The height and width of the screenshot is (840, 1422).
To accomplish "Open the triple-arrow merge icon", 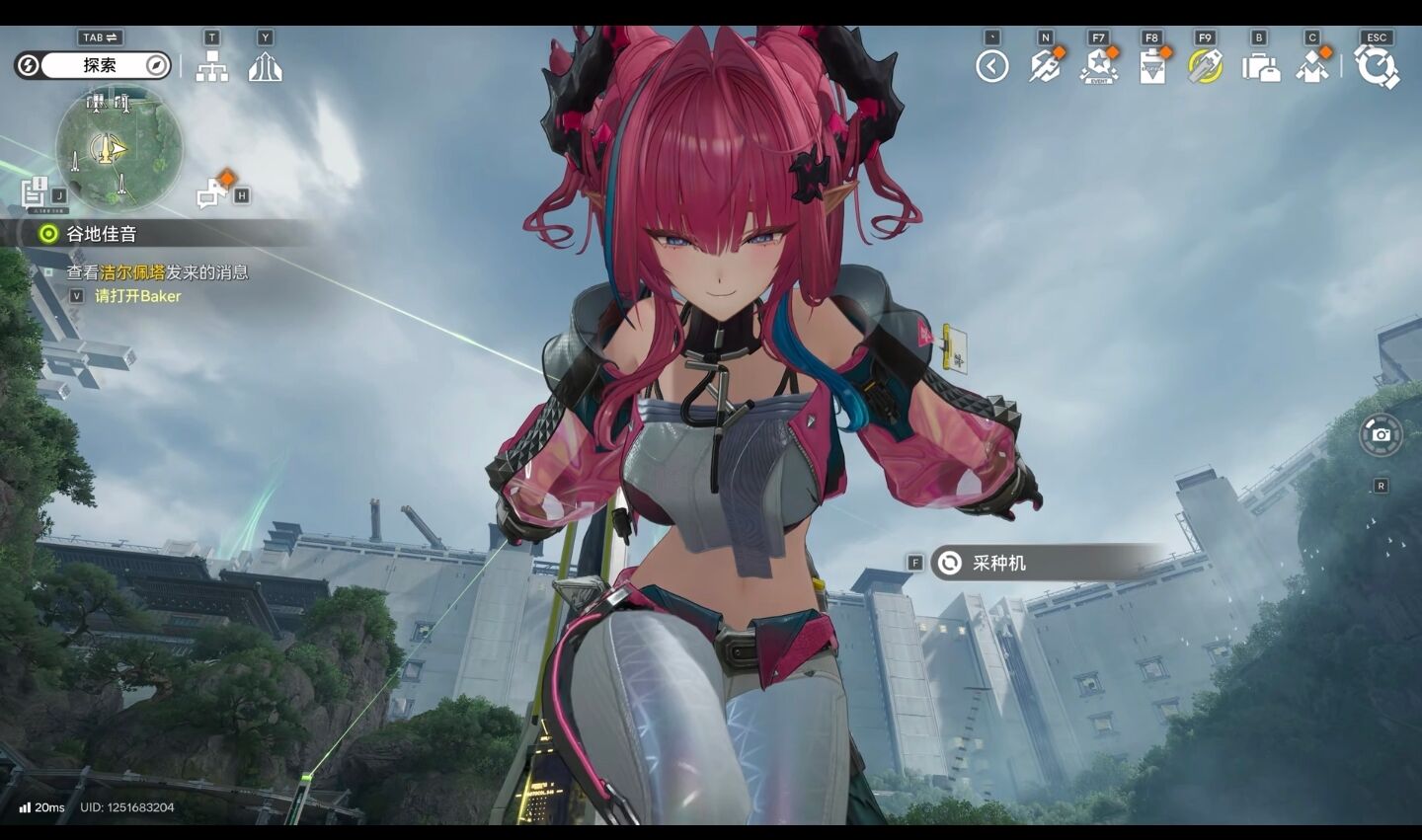I will click(265, 66).
